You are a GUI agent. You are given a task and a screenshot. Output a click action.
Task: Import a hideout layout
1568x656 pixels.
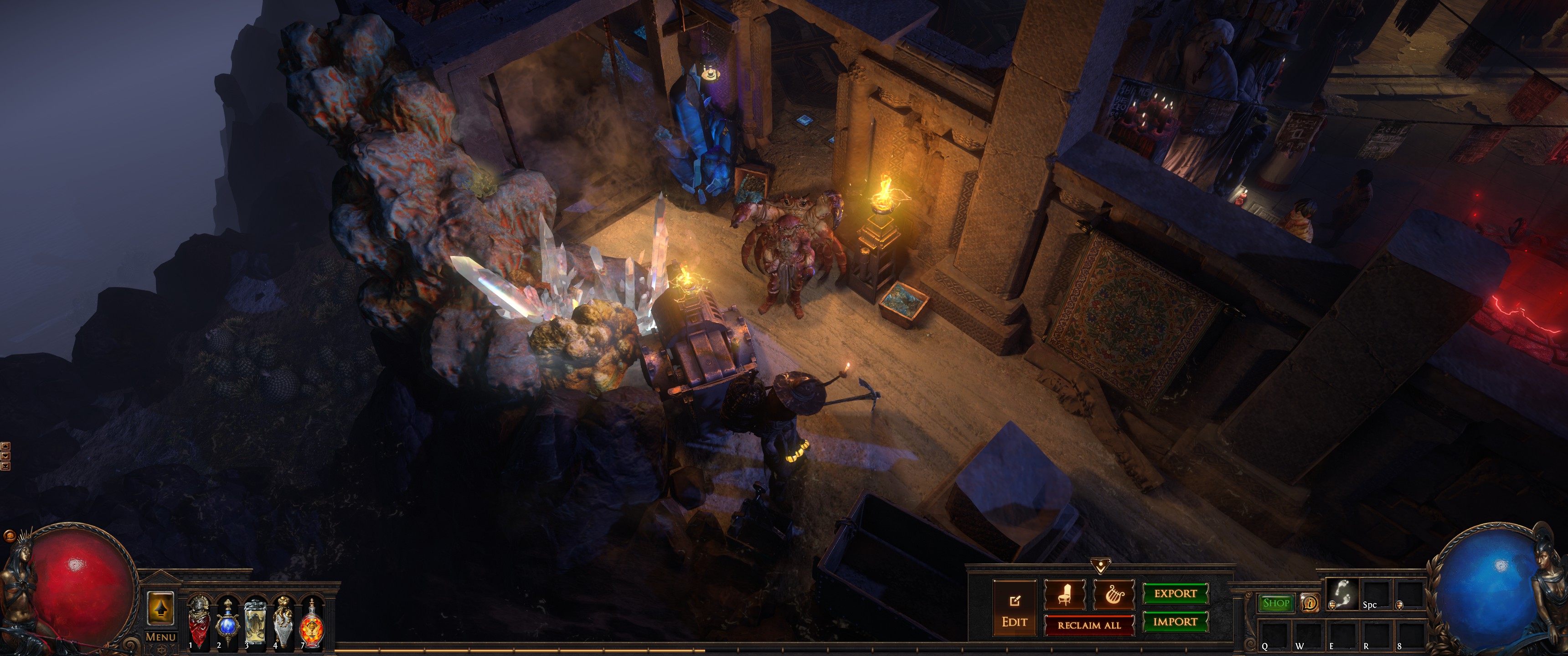pos(1175,622)
